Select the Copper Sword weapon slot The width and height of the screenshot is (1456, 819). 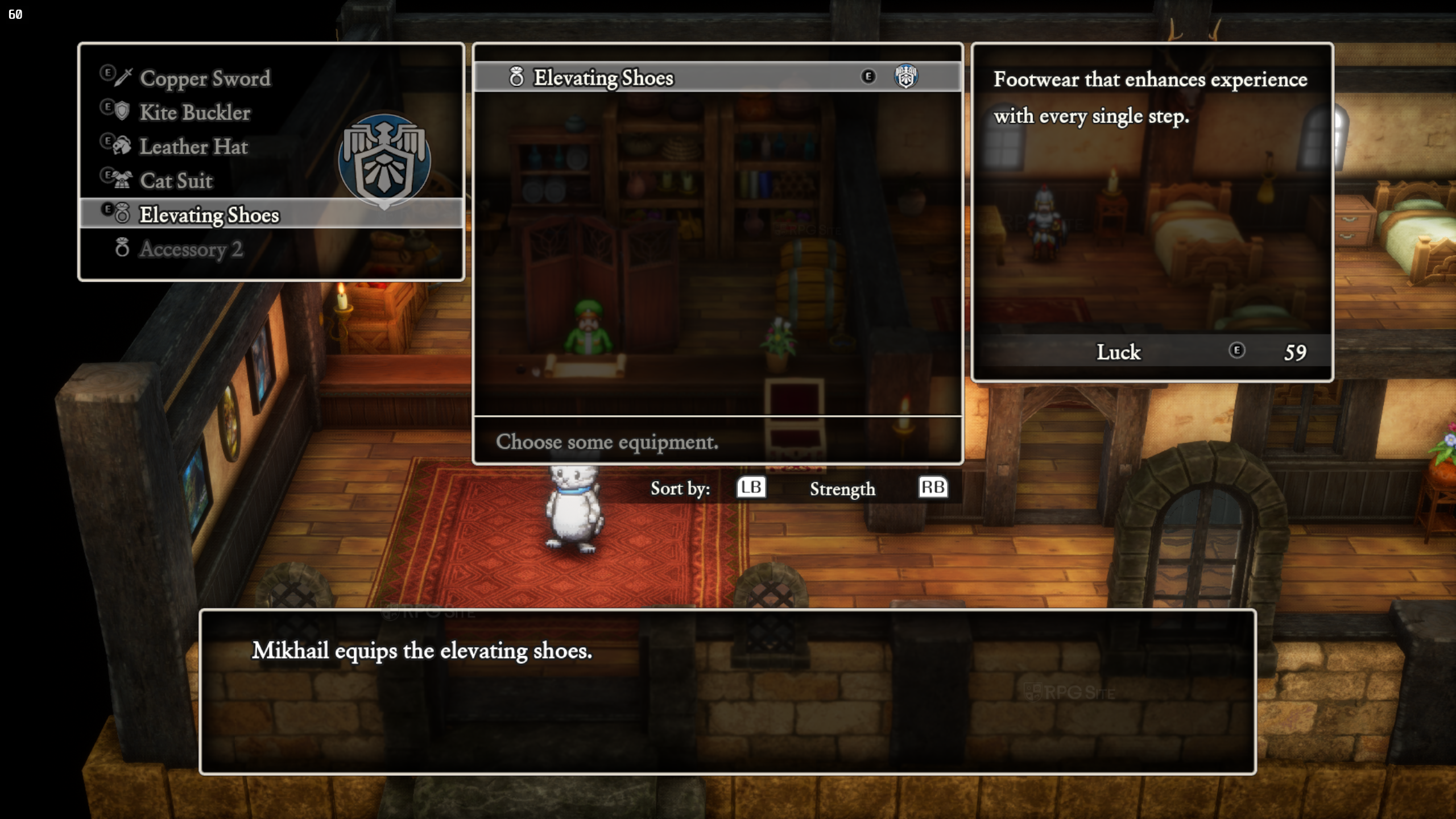(205, 78)
